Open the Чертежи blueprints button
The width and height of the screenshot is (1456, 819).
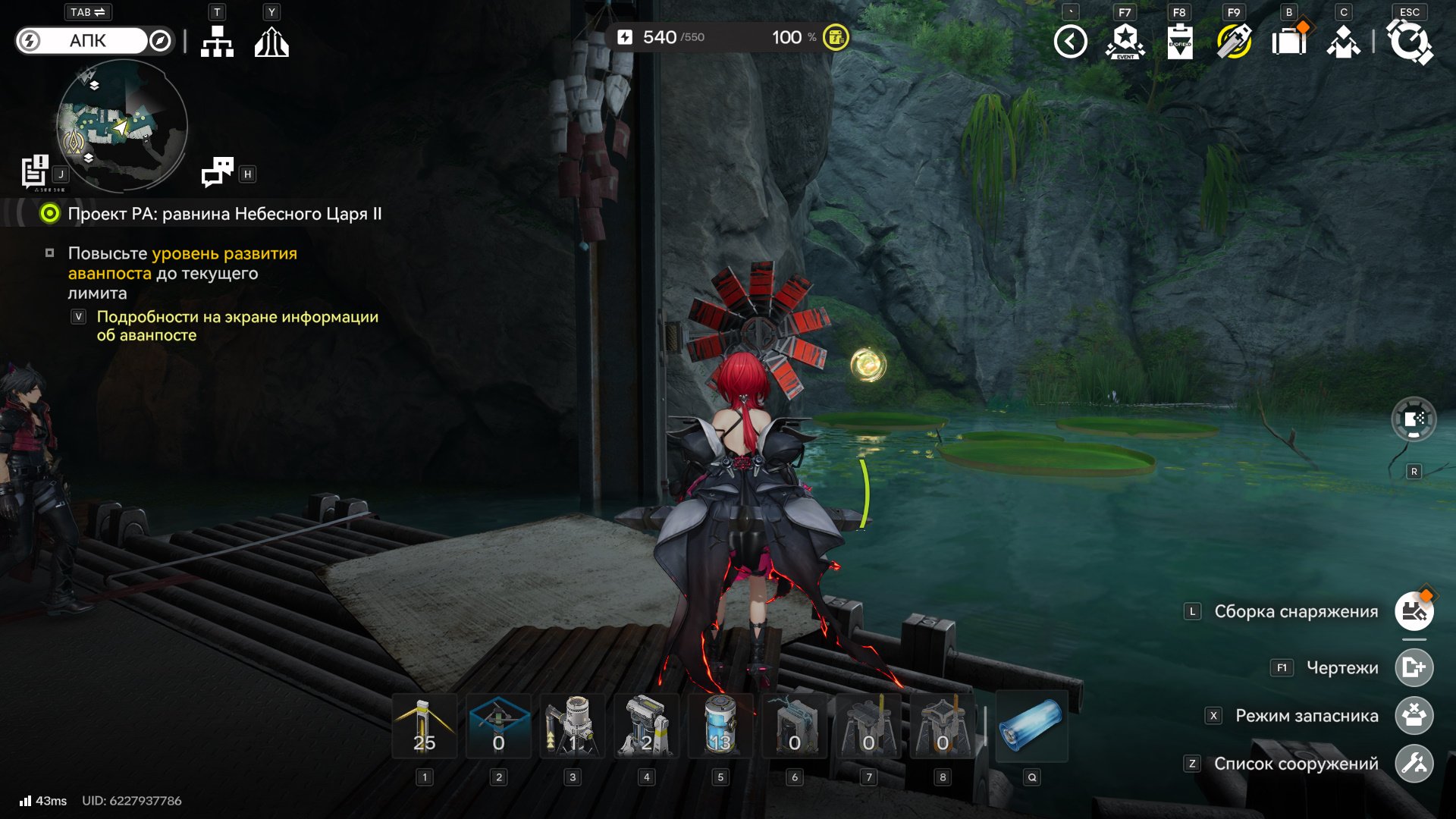(1414, 668)
